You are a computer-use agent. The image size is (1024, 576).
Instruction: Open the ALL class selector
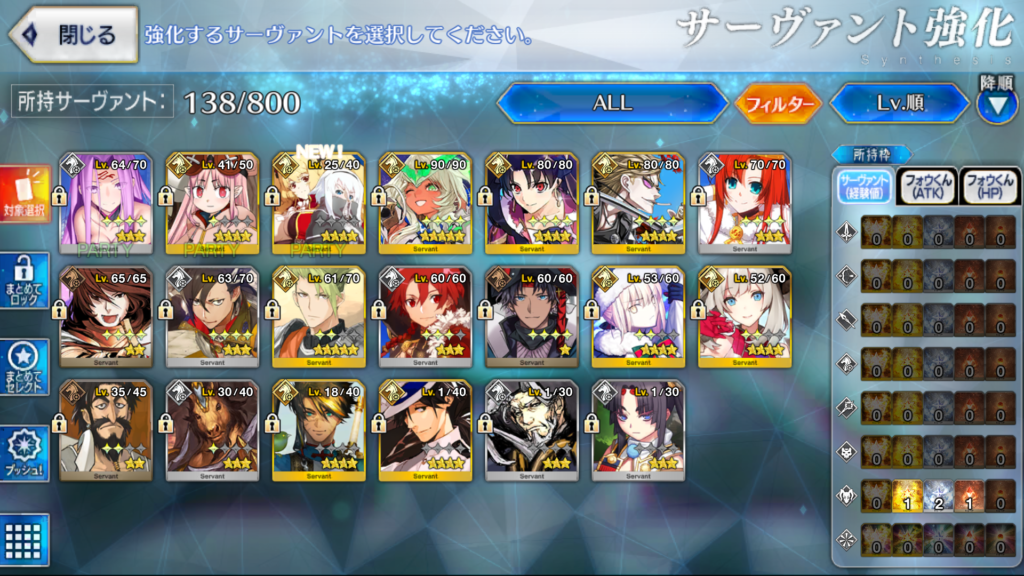point(612,103)
